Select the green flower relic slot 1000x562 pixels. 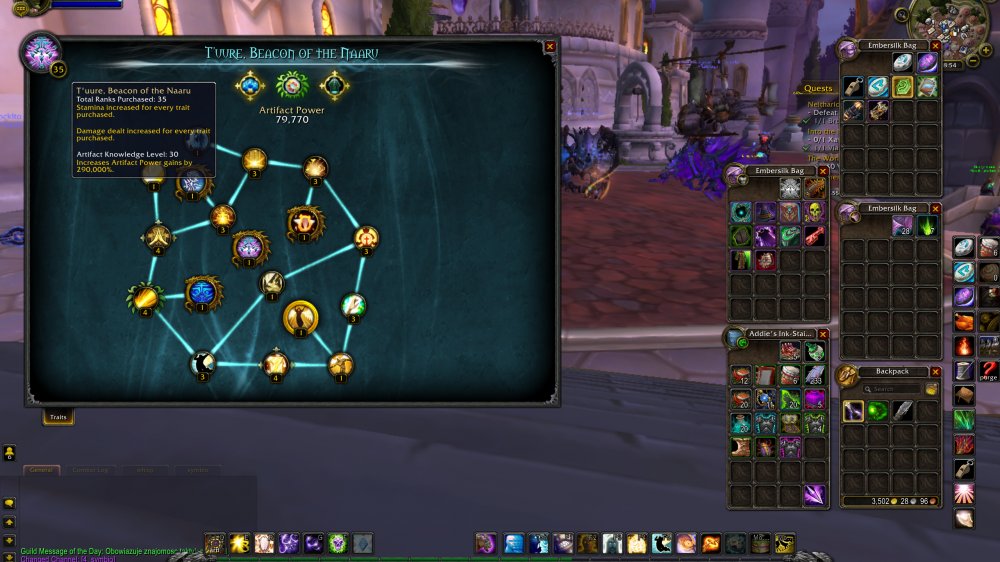coord(291,86)
